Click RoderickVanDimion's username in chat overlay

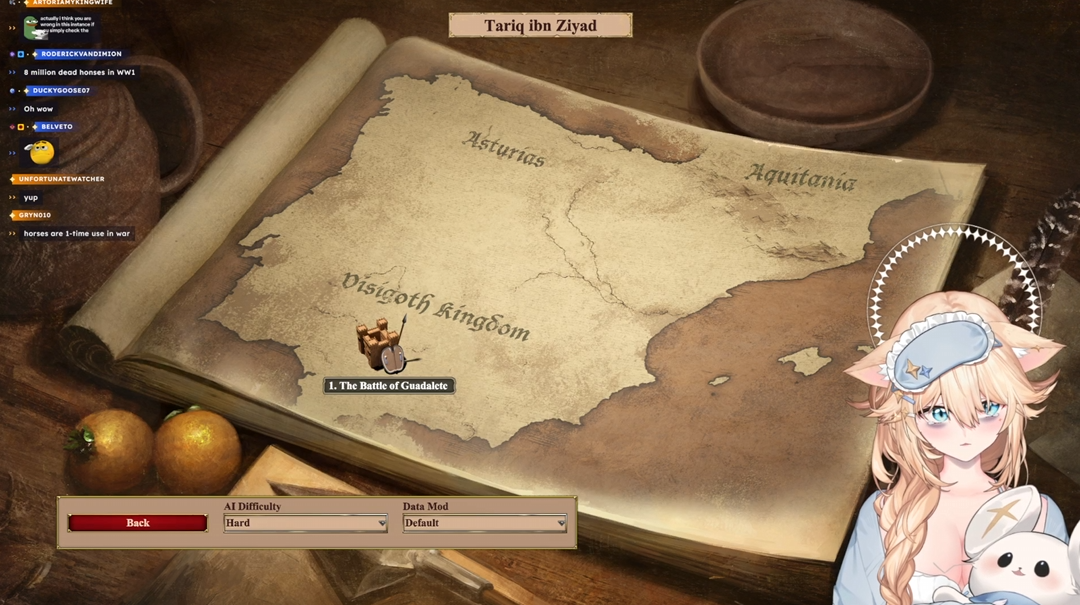click(81, 54)
